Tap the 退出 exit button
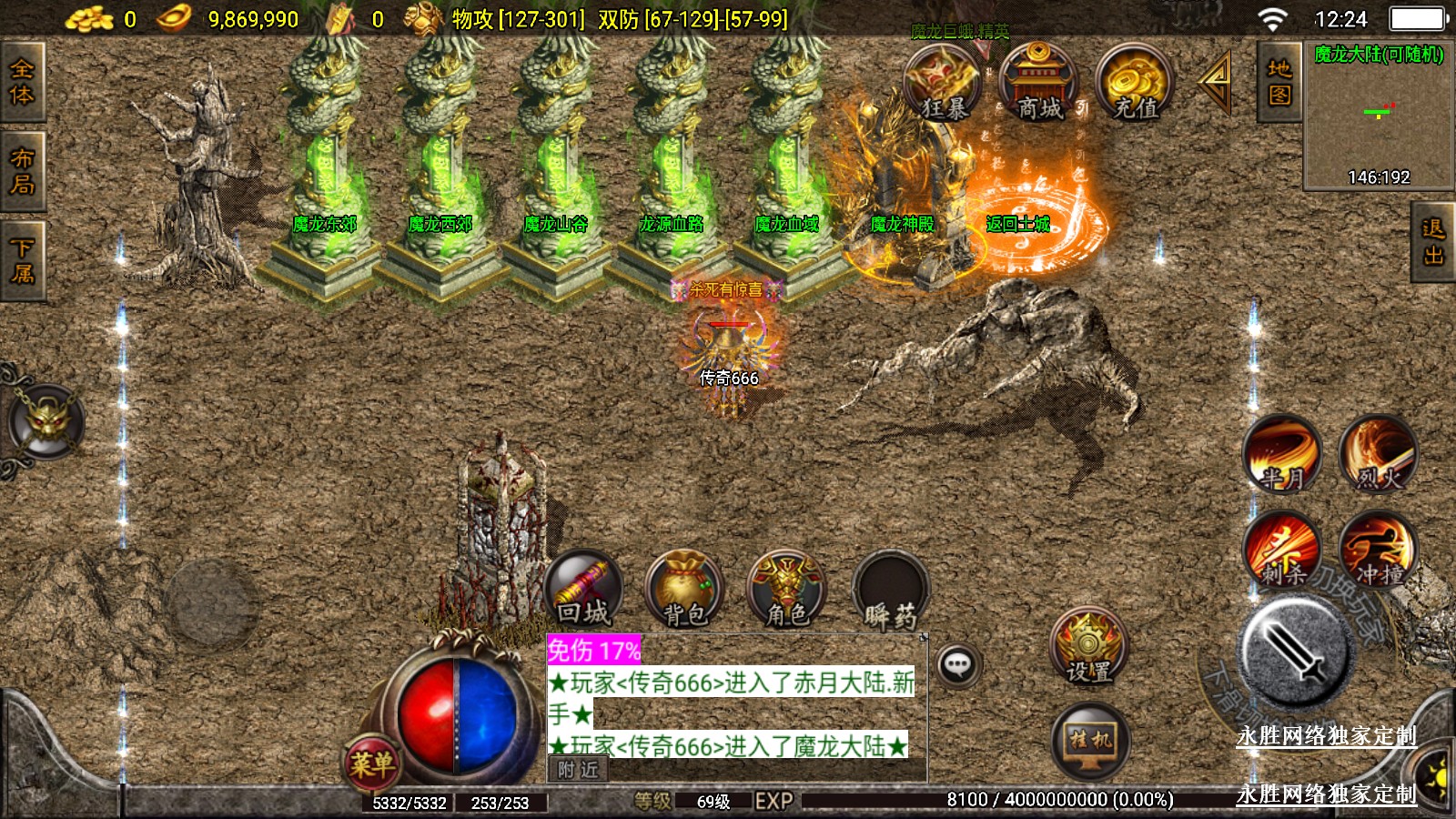 (x=1433, y=243)
